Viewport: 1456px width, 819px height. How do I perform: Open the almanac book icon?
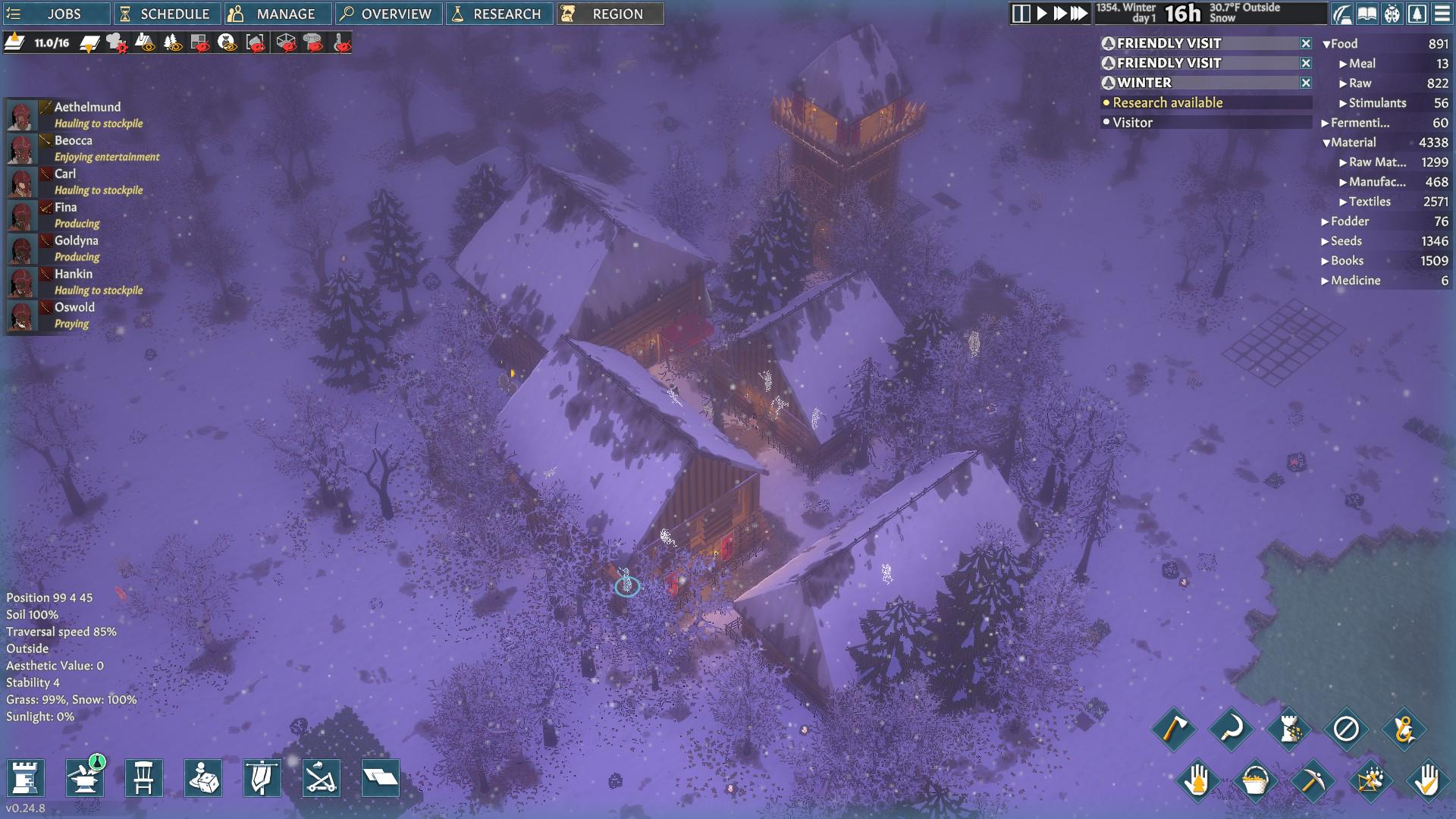pyautogui.click(x=1367, y=14)
